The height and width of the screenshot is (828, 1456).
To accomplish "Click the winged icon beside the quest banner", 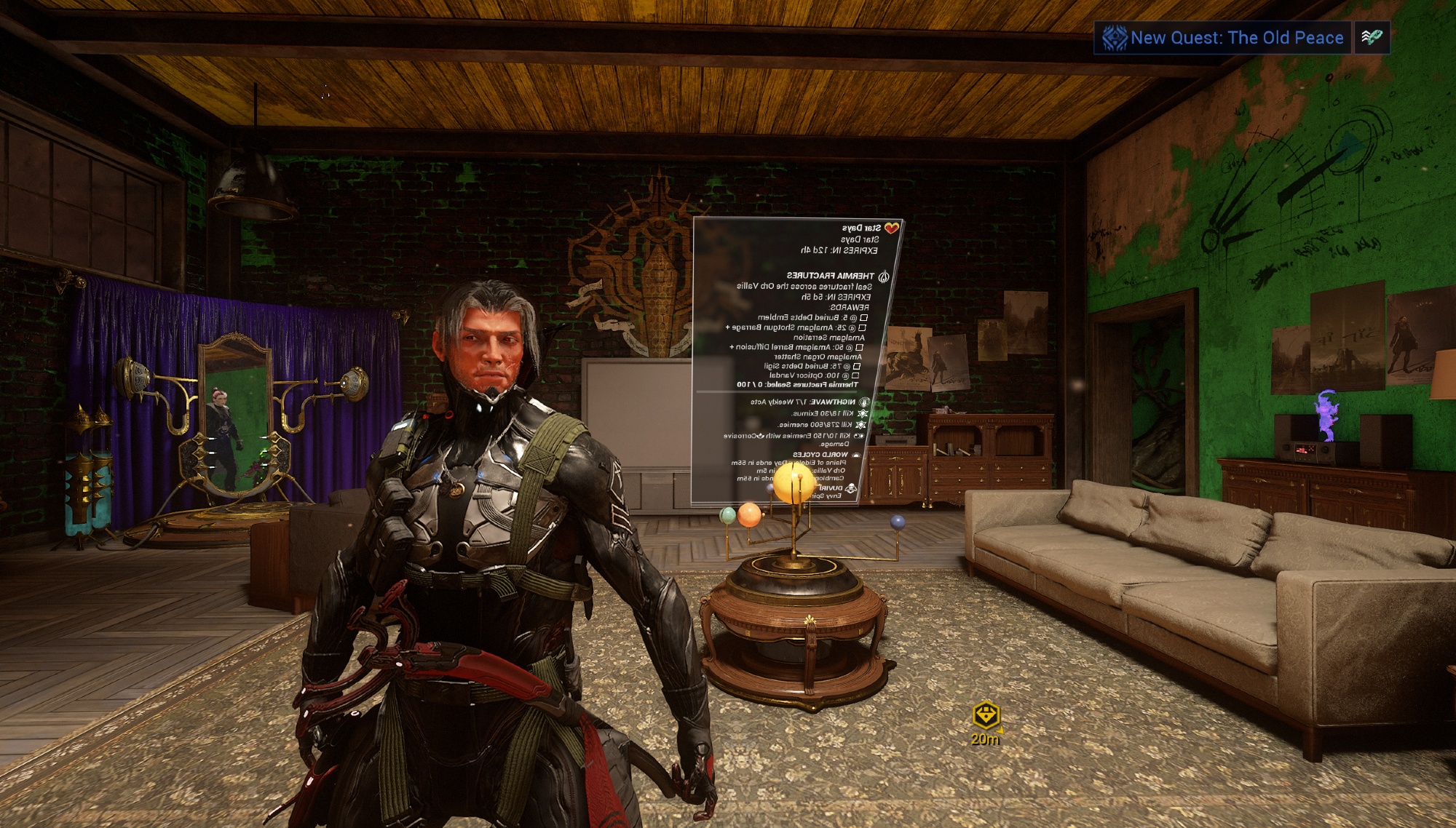I will (1372, 37).
